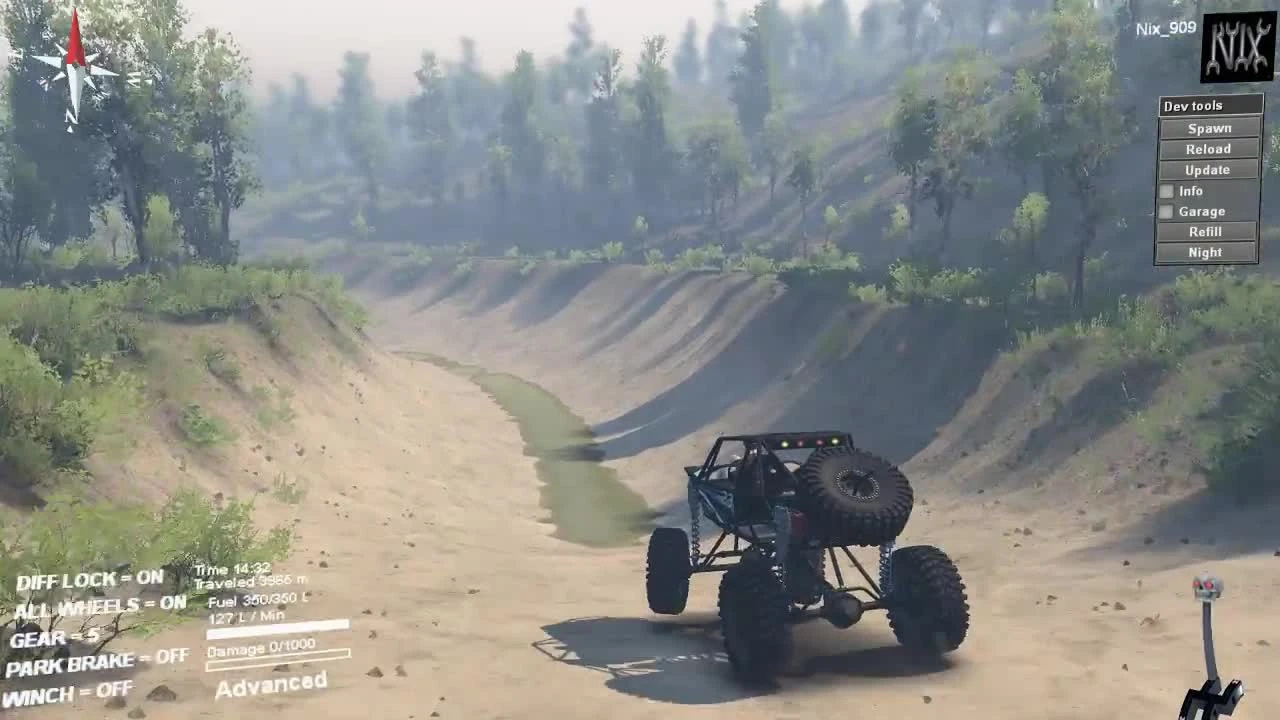Check the Info checkbox
This screenshot has width=1280, height=720.
(1166, 190)
